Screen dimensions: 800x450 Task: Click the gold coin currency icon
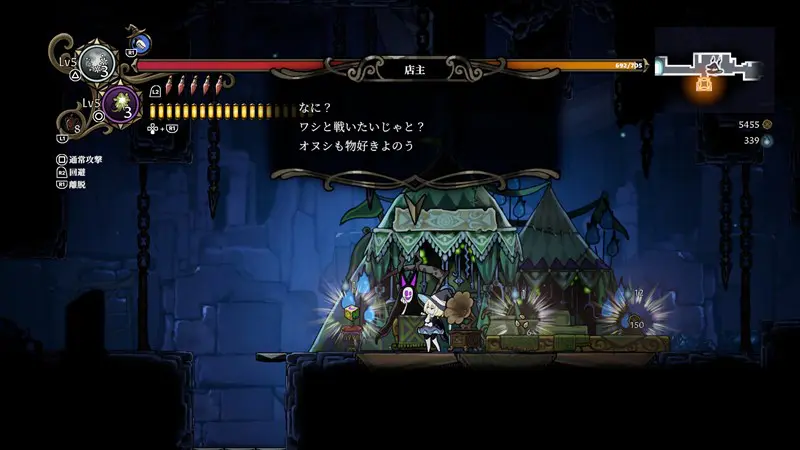[767, 124]
